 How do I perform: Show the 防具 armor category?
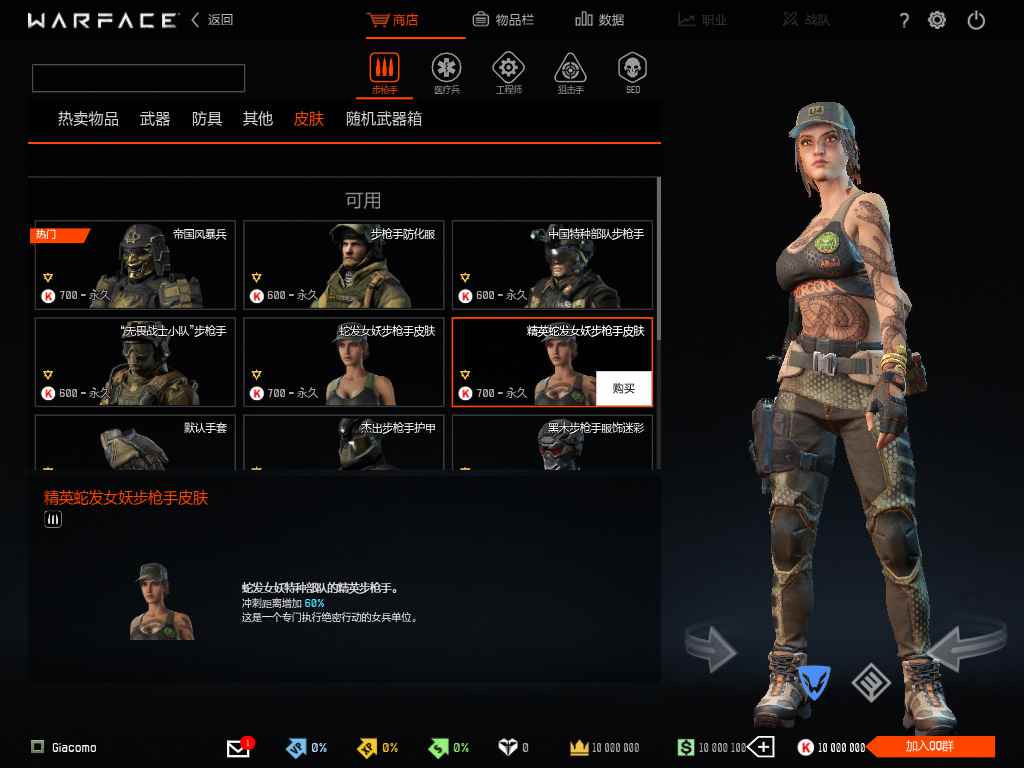207,119
